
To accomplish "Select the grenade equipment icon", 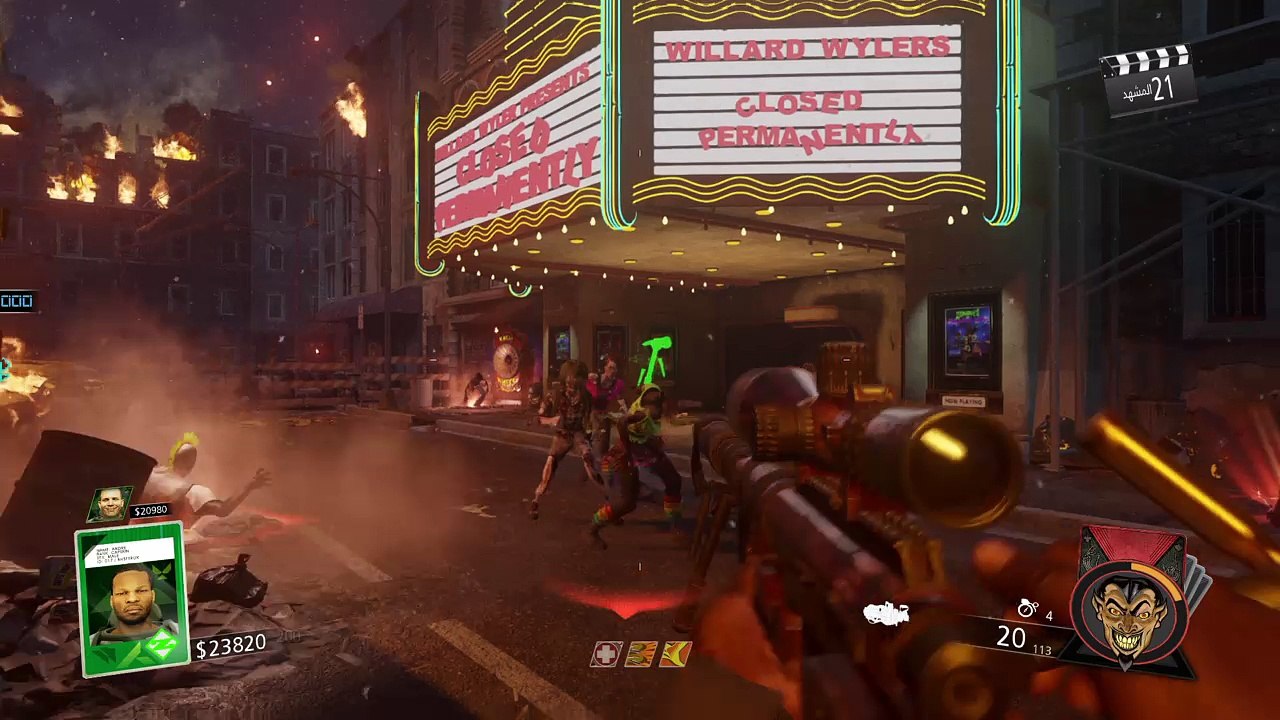I will pos(1027,608).
